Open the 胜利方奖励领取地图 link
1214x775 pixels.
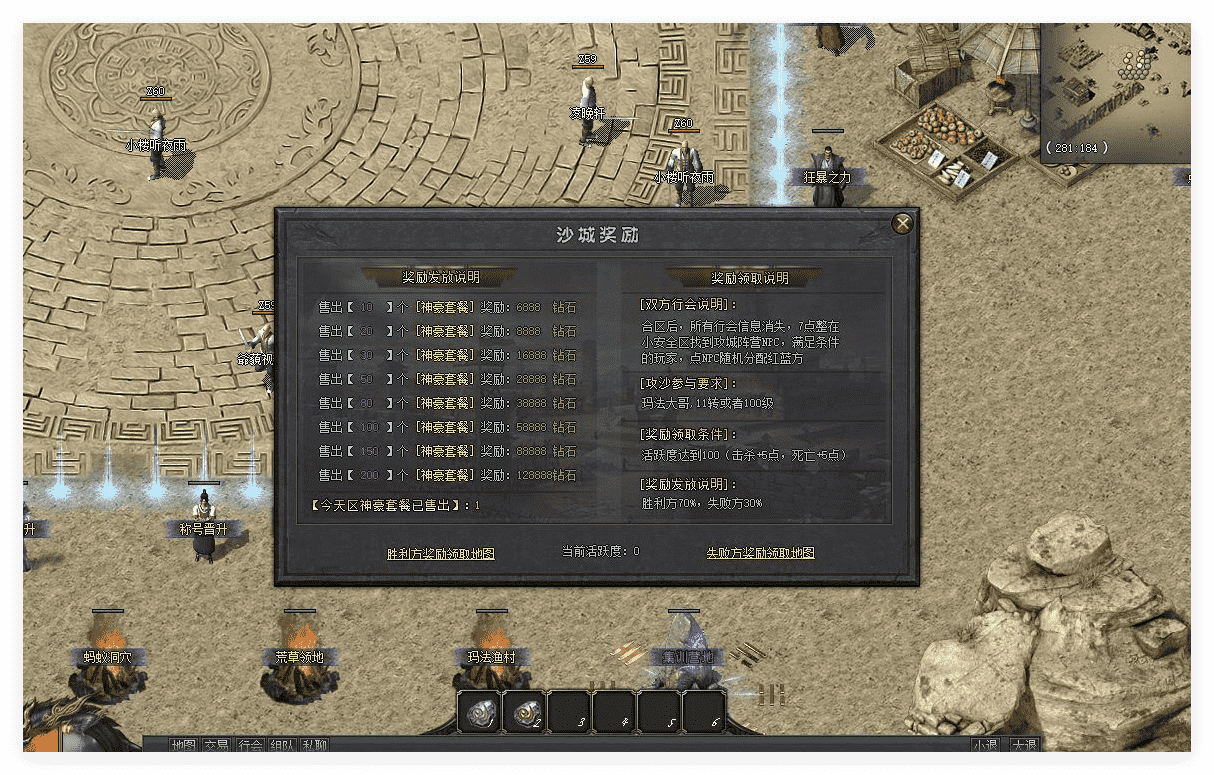coord(440,553)
